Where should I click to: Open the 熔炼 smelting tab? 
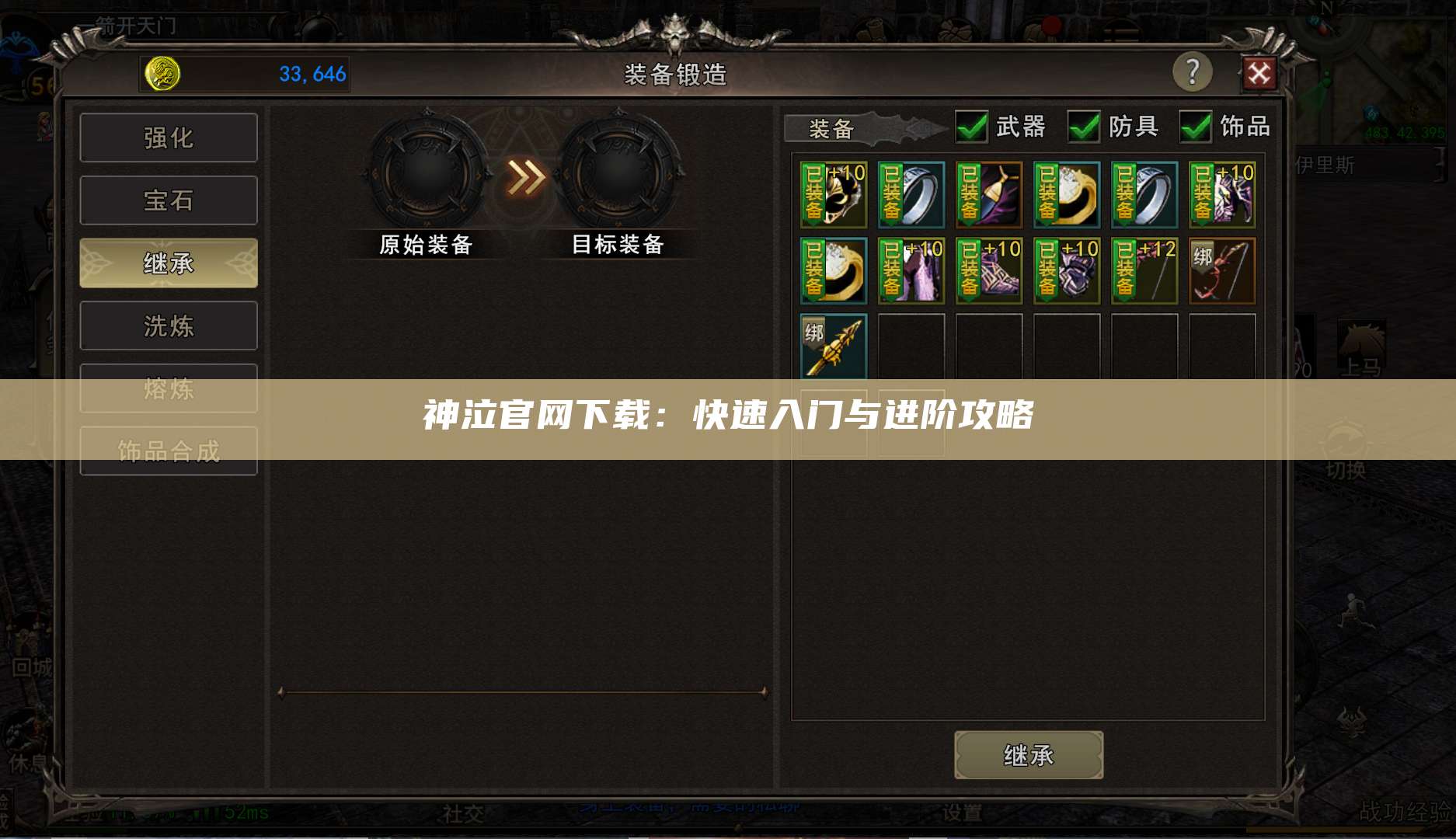(168, 388)
